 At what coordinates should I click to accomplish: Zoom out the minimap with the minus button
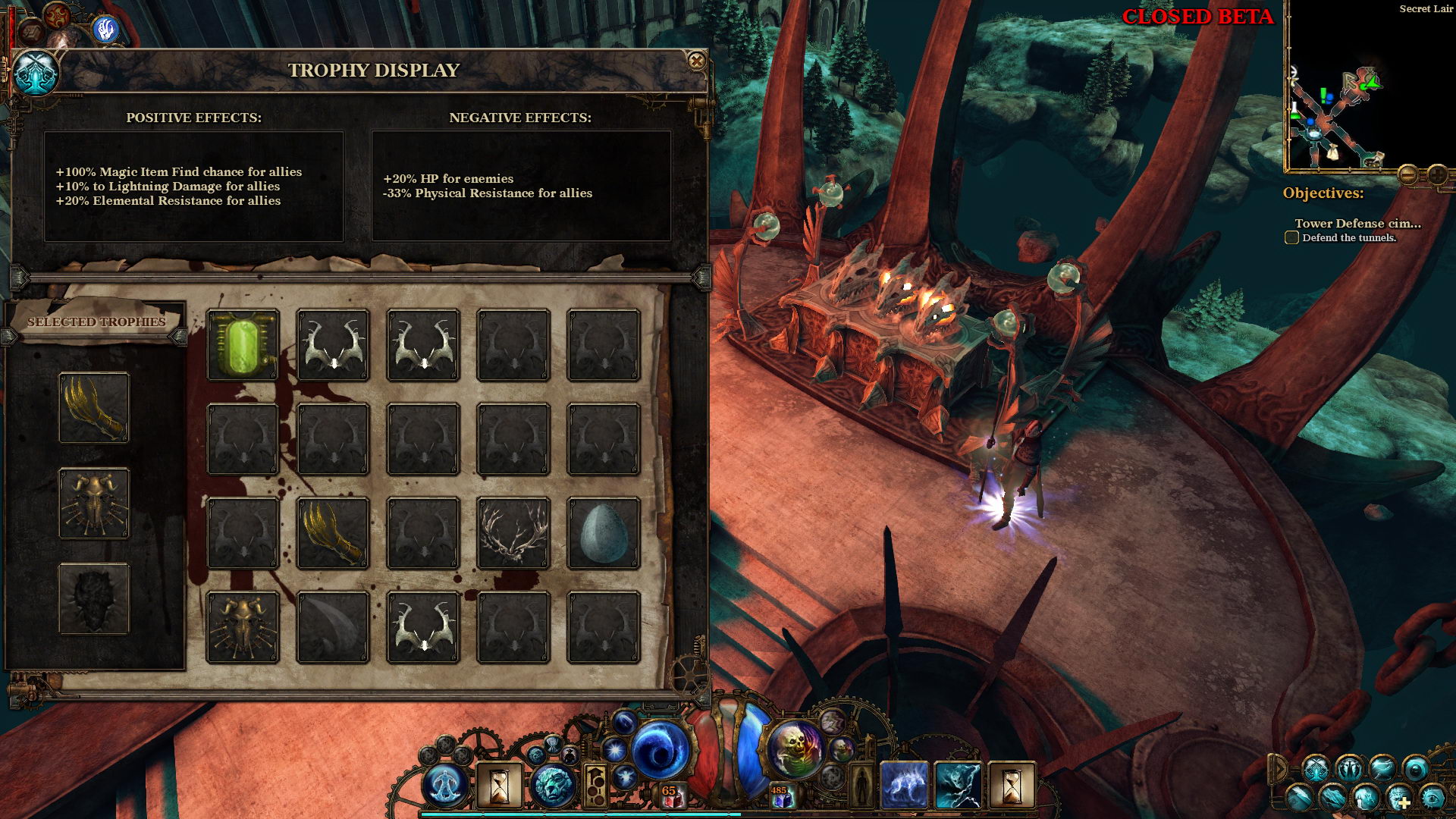[x=1407, y=175]
